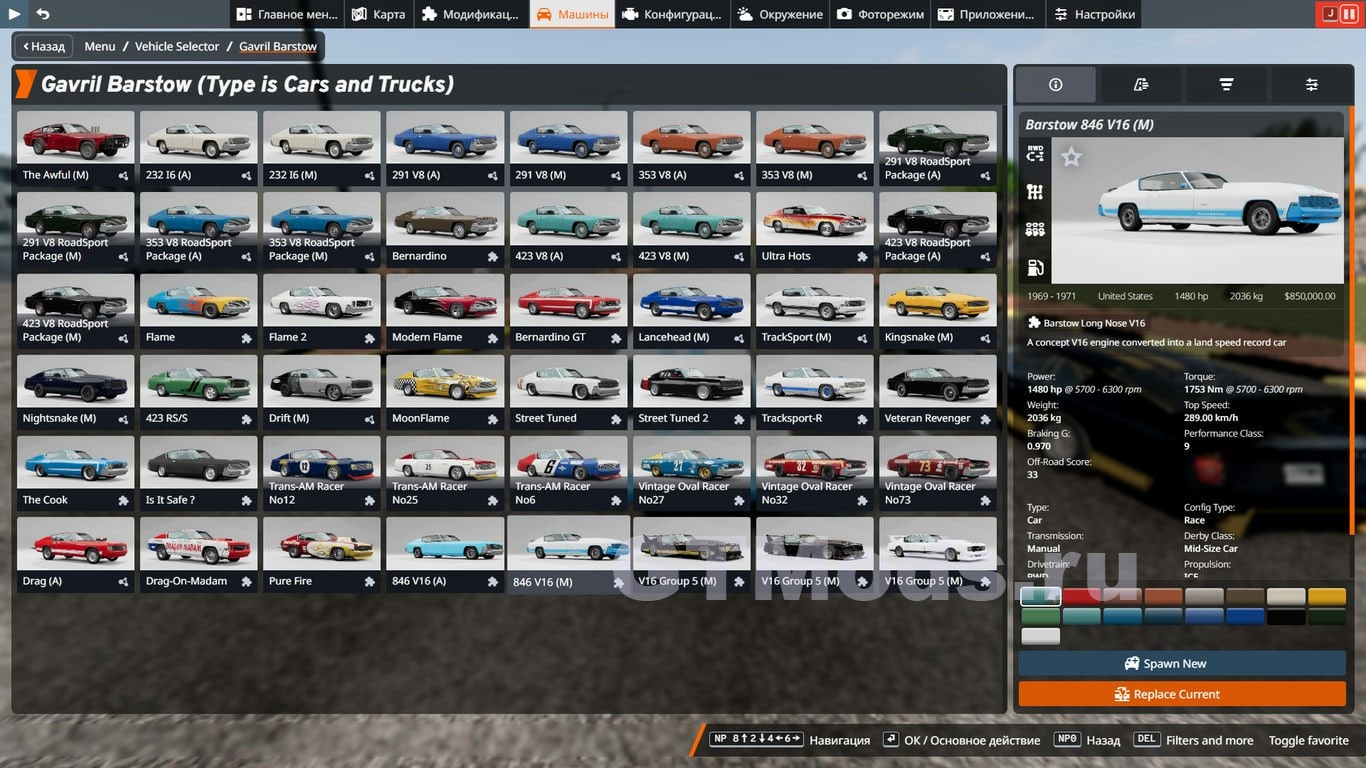Open the filter tab in details panel
This screenshot has width=1366, height=768.
[x=1226, y=85]
